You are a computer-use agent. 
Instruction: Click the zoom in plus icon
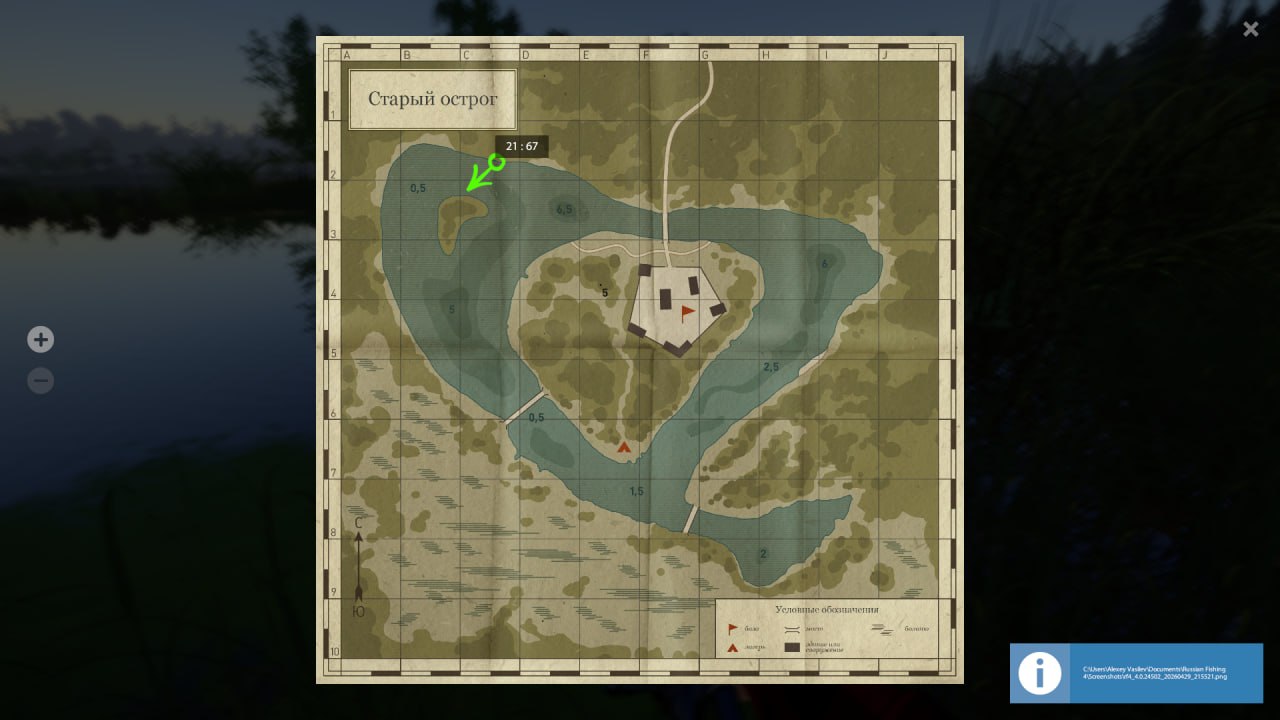point(40,339)
